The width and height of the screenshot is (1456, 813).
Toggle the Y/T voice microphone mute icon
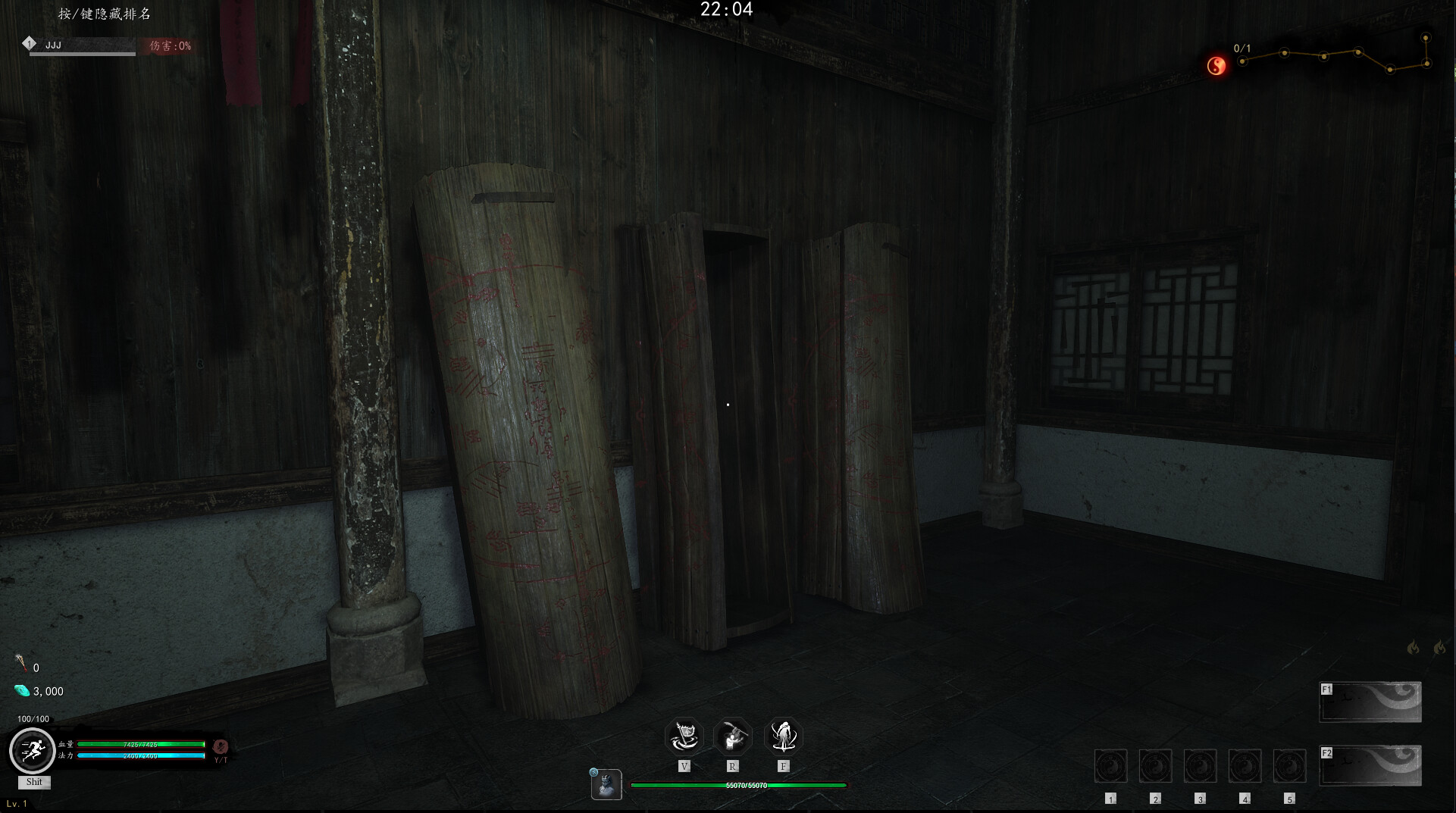(x=219, y=746)
